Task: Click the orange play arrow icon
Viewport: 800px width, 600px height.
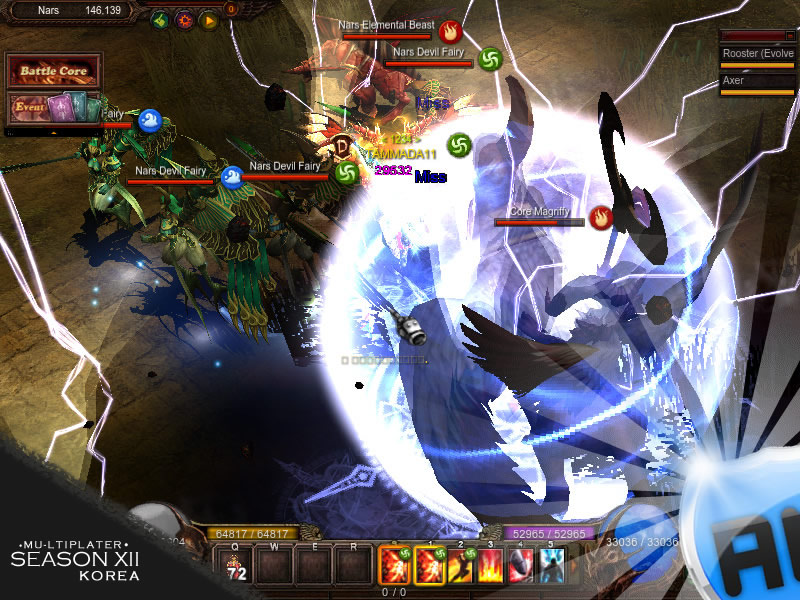Action: coord(209,19)
